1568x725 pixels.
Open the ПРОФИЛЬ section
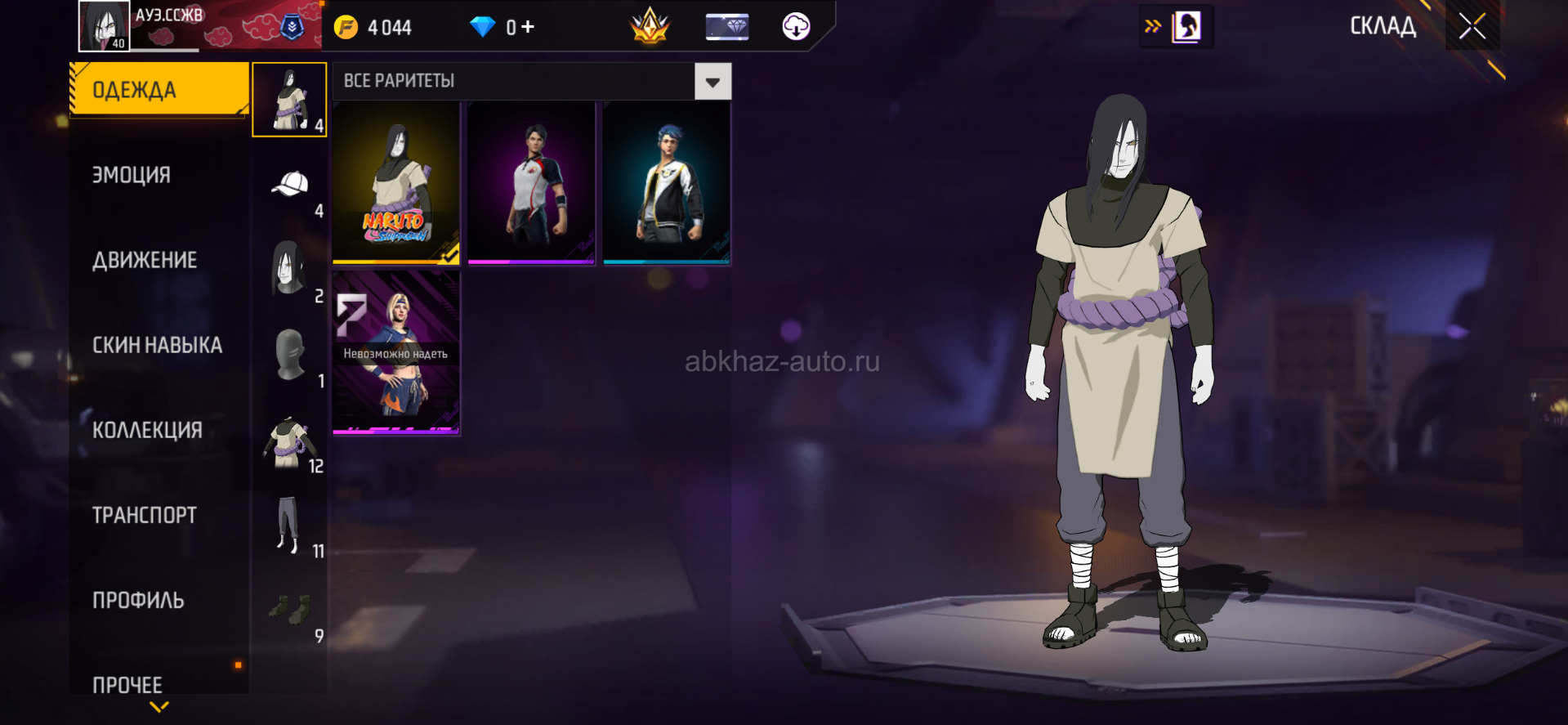click(x=138, y=600)
